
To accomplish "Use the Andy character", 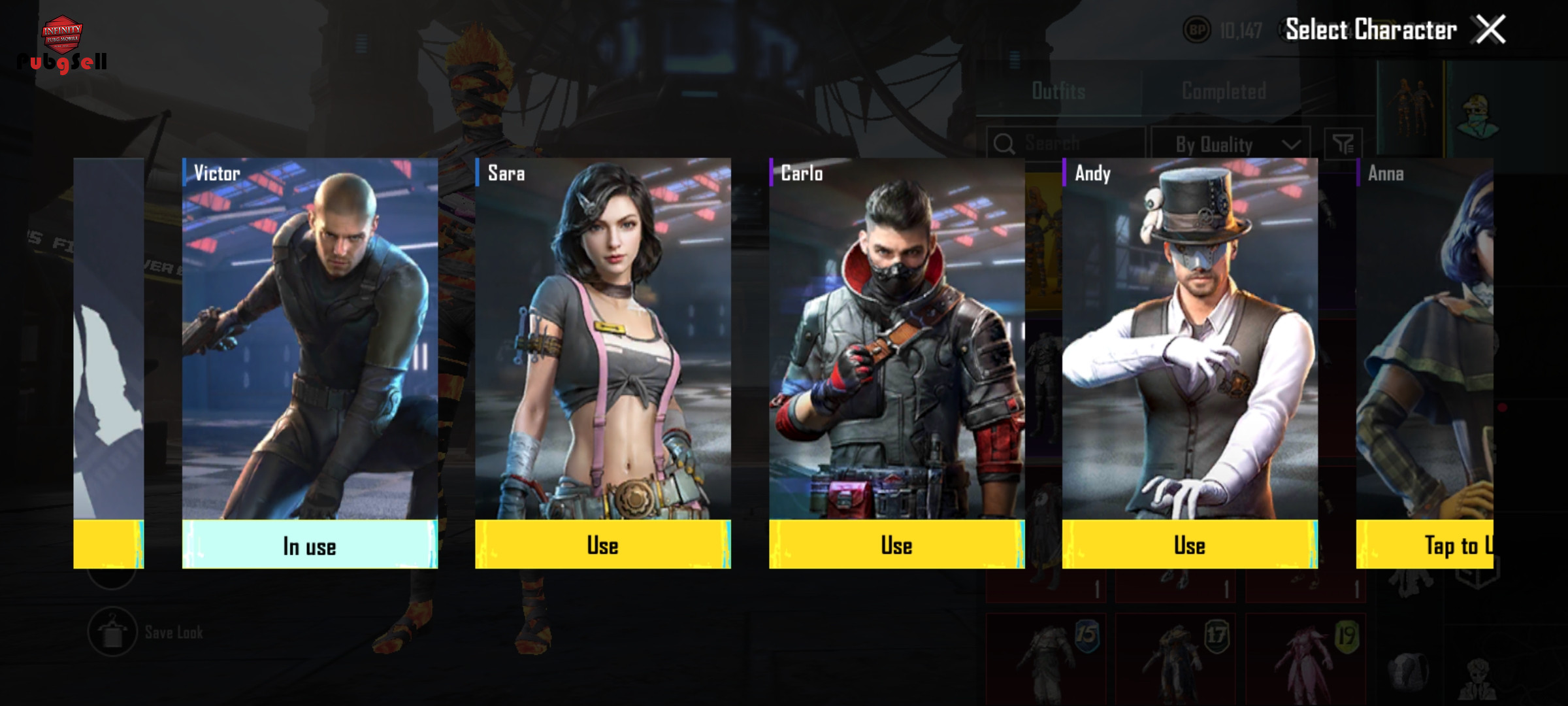I will [1189, 545].
